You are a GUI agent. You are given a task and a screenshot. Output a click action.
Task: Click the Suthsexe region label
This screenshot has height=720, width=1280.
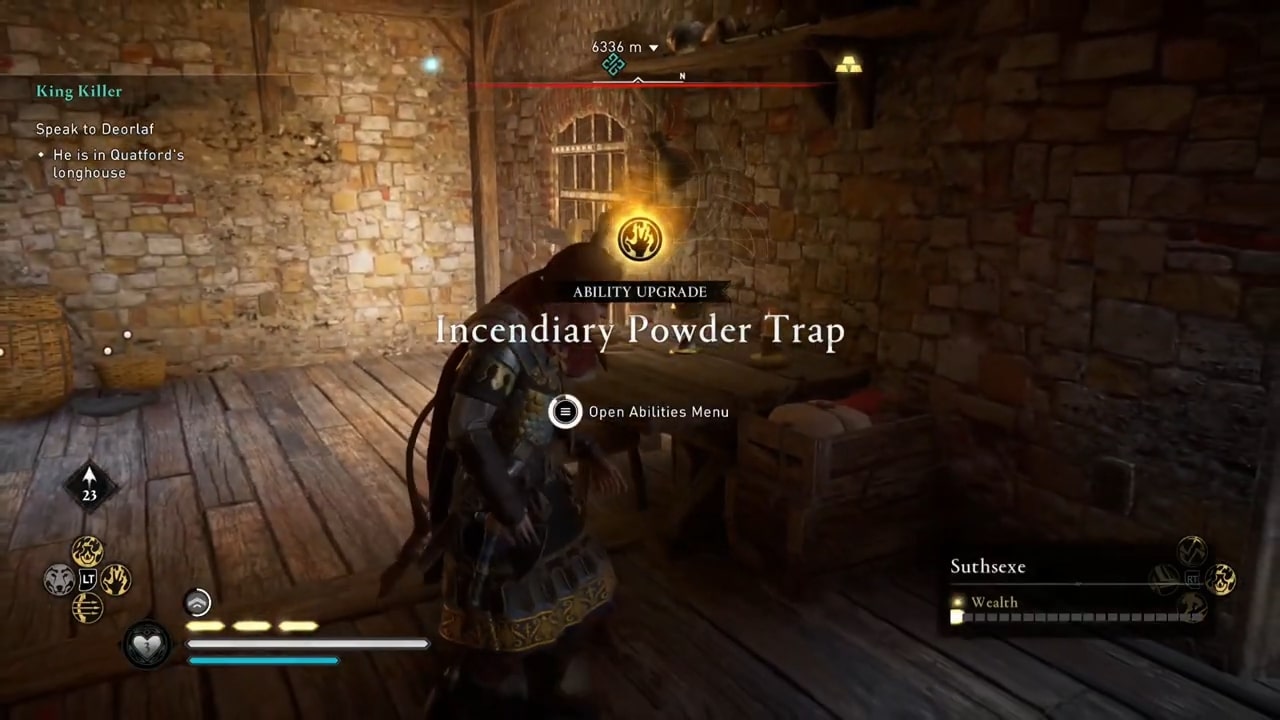[988, 566]
